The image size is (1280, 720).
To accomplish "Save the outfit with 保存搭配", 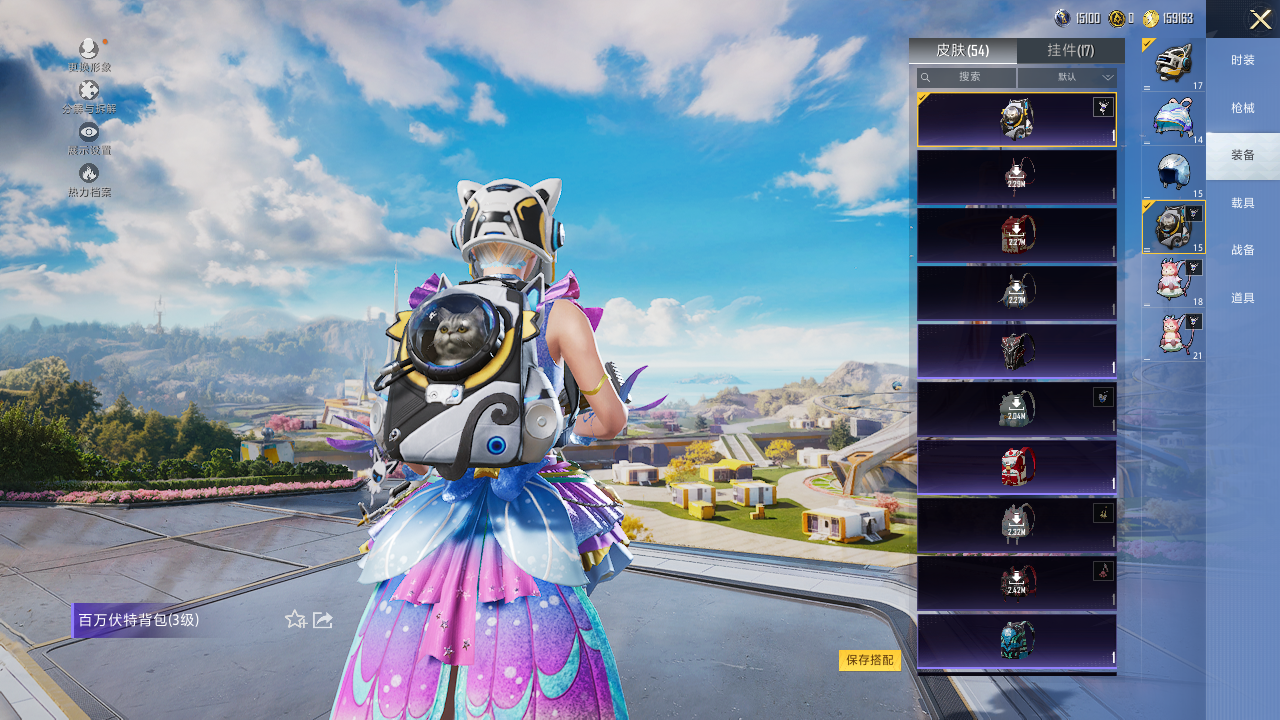I will click(869, 660).
